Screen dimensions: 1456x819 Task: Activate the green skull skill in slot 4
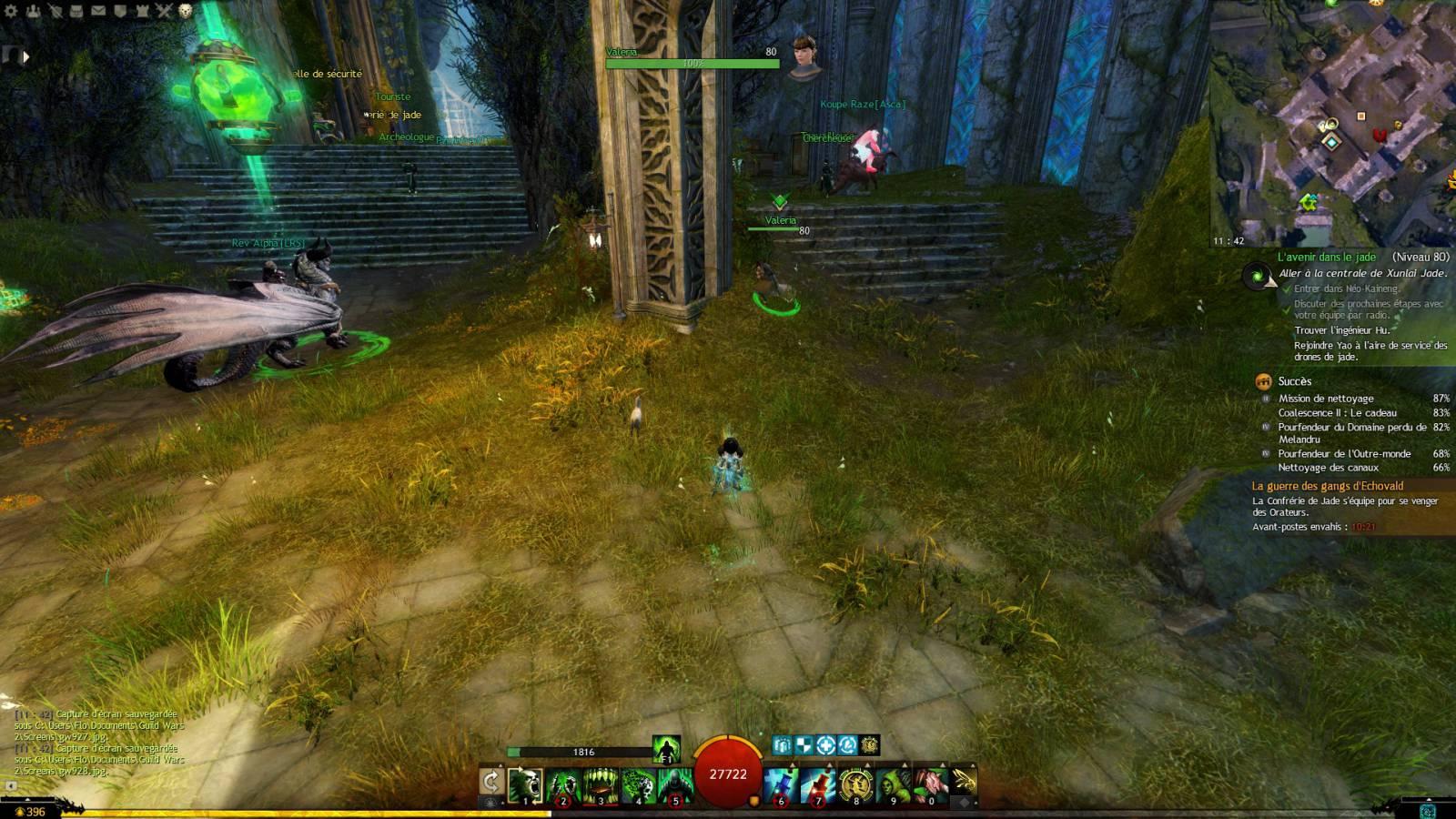tap(638, 785)
